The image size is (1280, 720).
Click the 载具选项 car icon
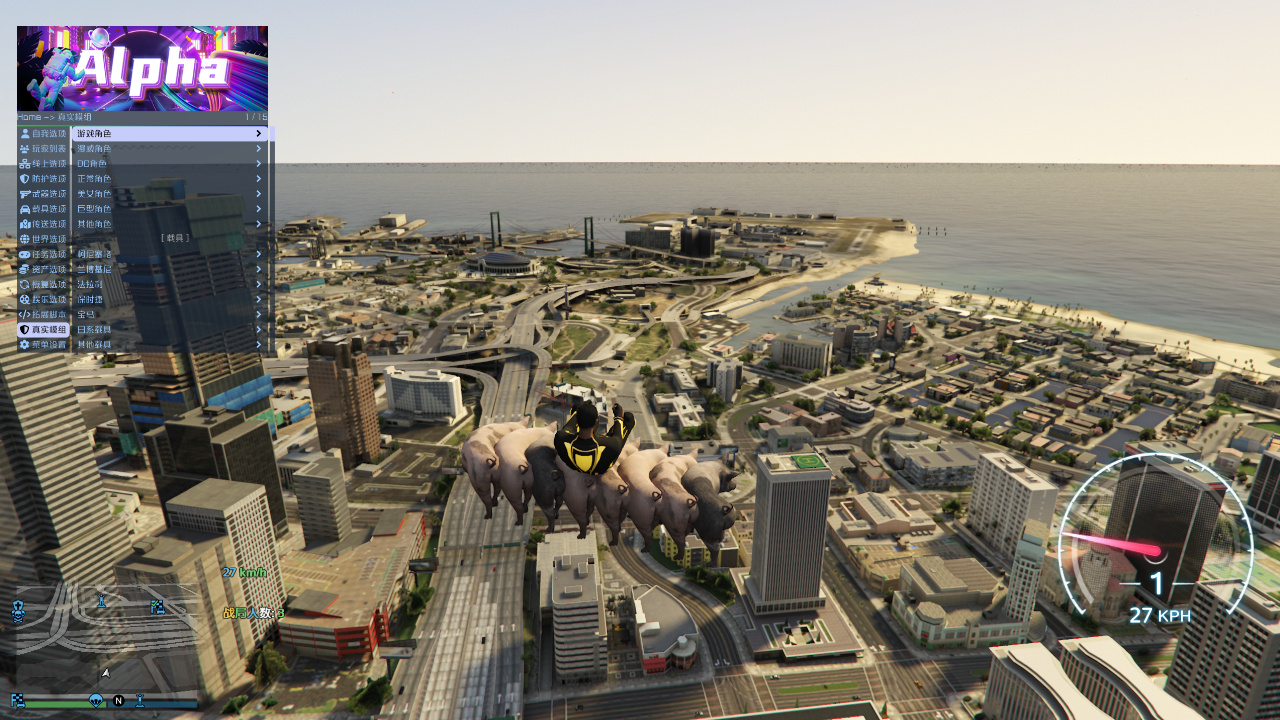pyautogui.click(x=24, y=208)
